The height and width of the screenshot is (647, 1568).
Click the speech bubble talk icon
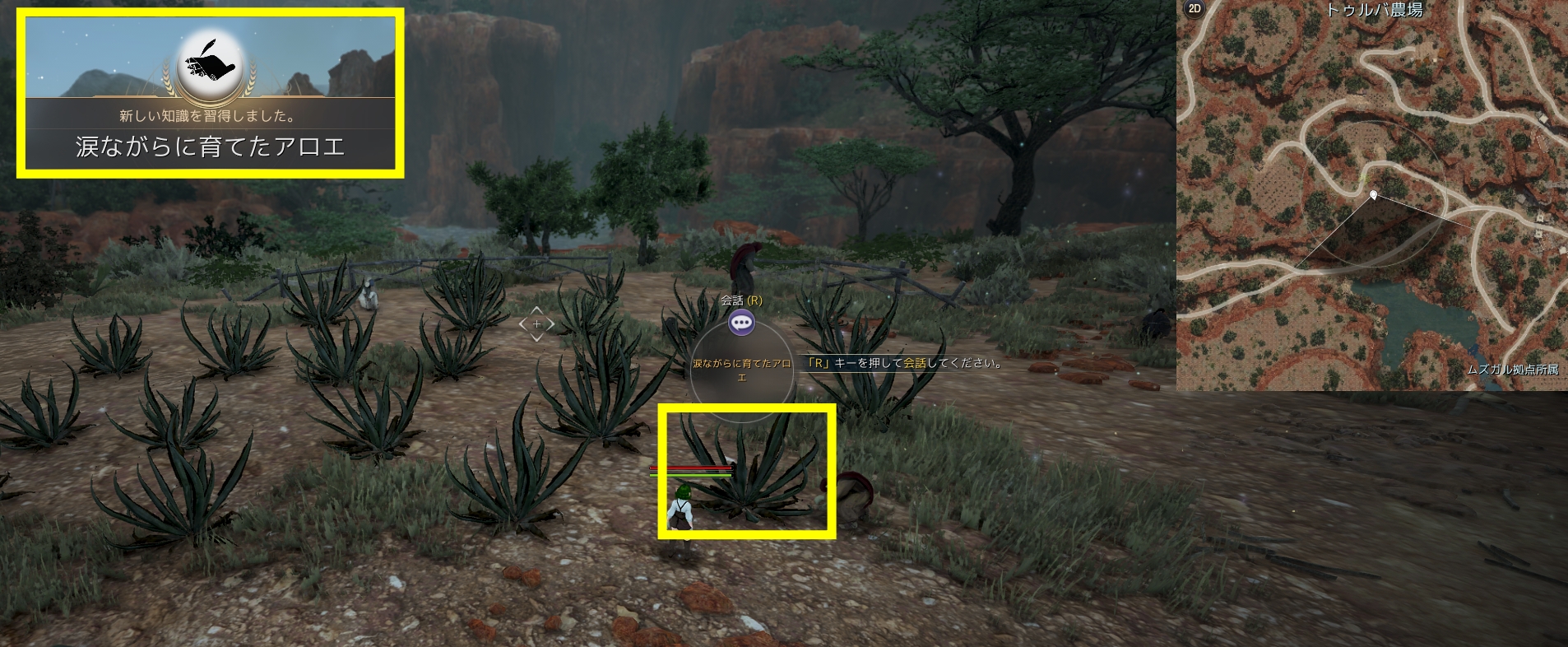click(x=741, y=323)
